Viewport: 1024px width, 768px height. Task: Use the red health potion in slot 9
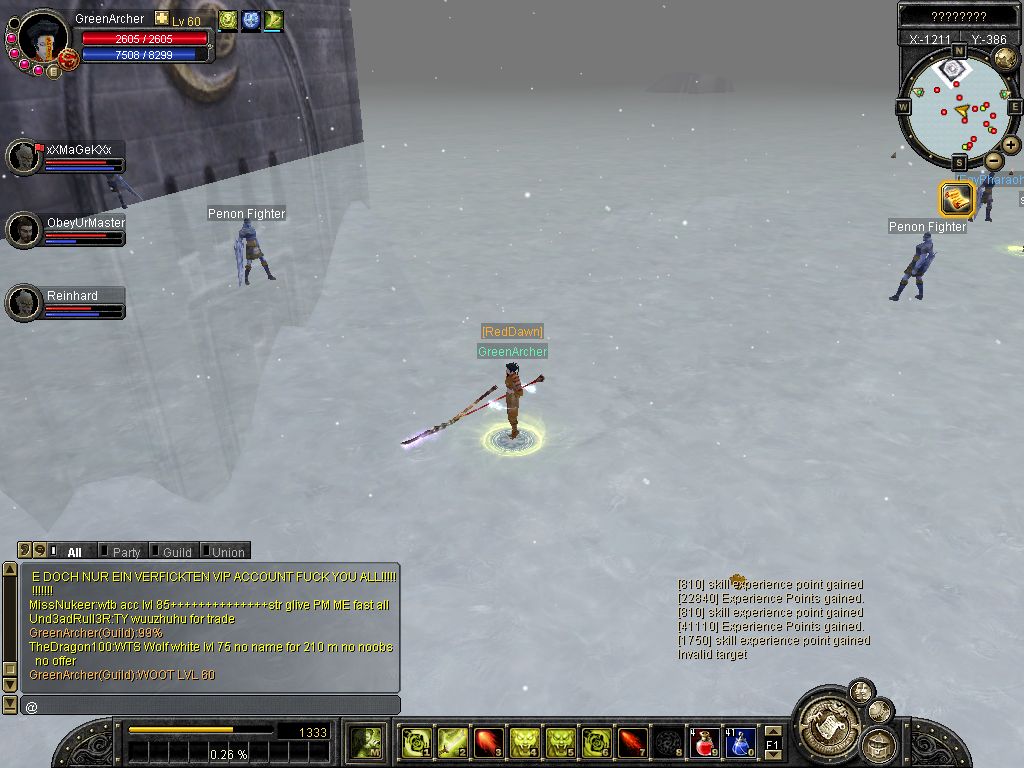click(704, 742)
